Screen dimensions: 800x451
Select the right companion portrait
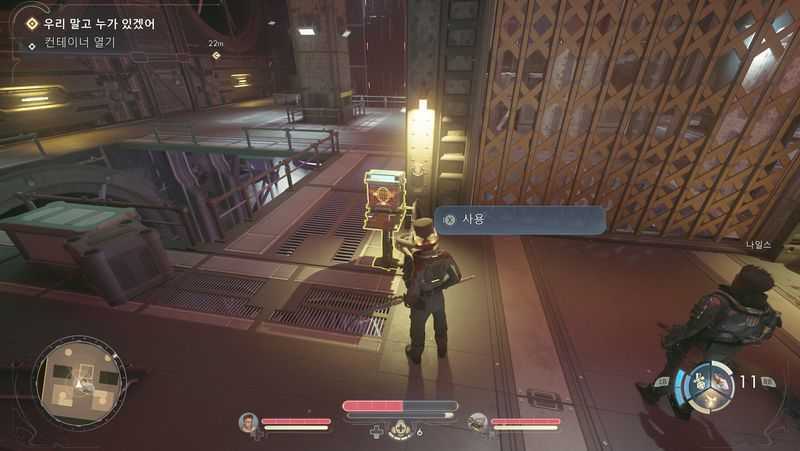[x=478, y=422]
